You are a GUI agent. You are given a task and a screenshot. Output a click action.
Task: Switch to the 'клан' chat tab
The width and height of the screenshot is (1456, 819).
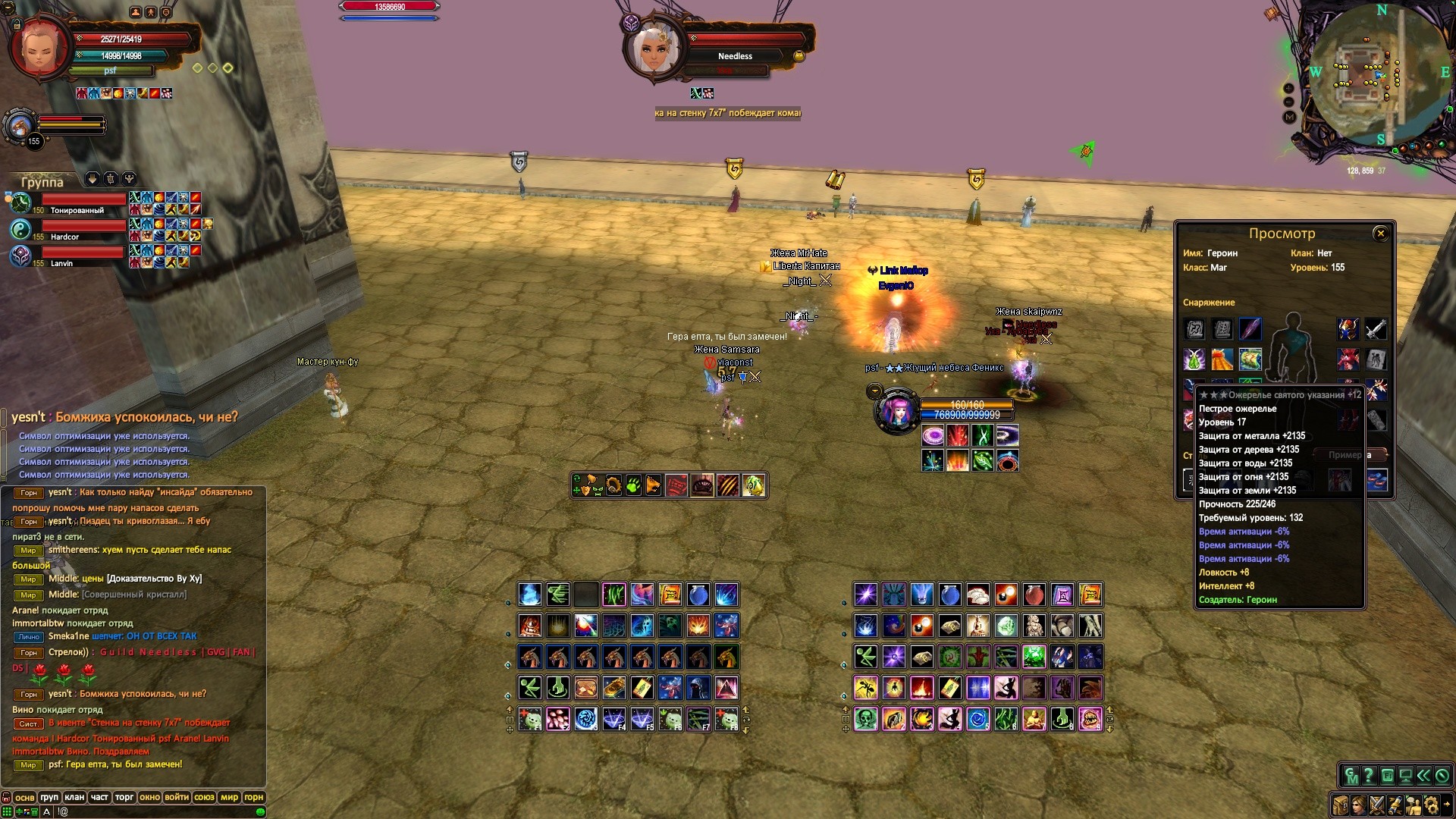click(x=74, y=797)
